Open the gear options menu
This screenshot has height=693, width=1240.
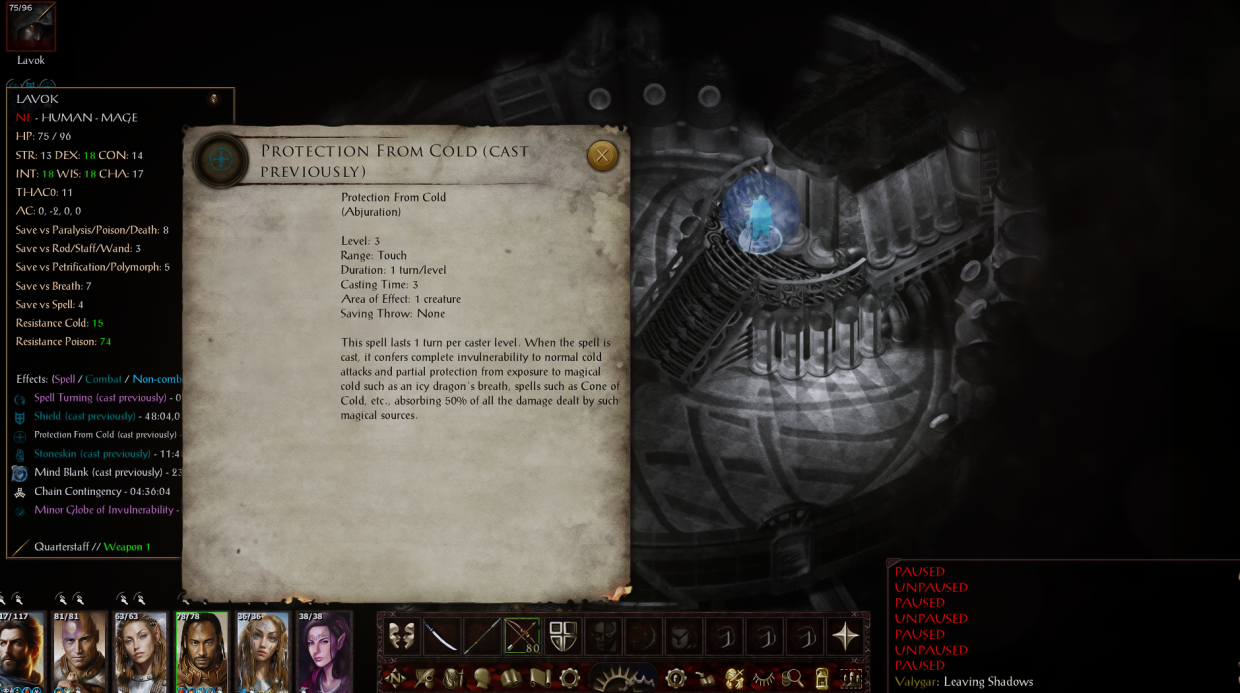coord(569,679)
